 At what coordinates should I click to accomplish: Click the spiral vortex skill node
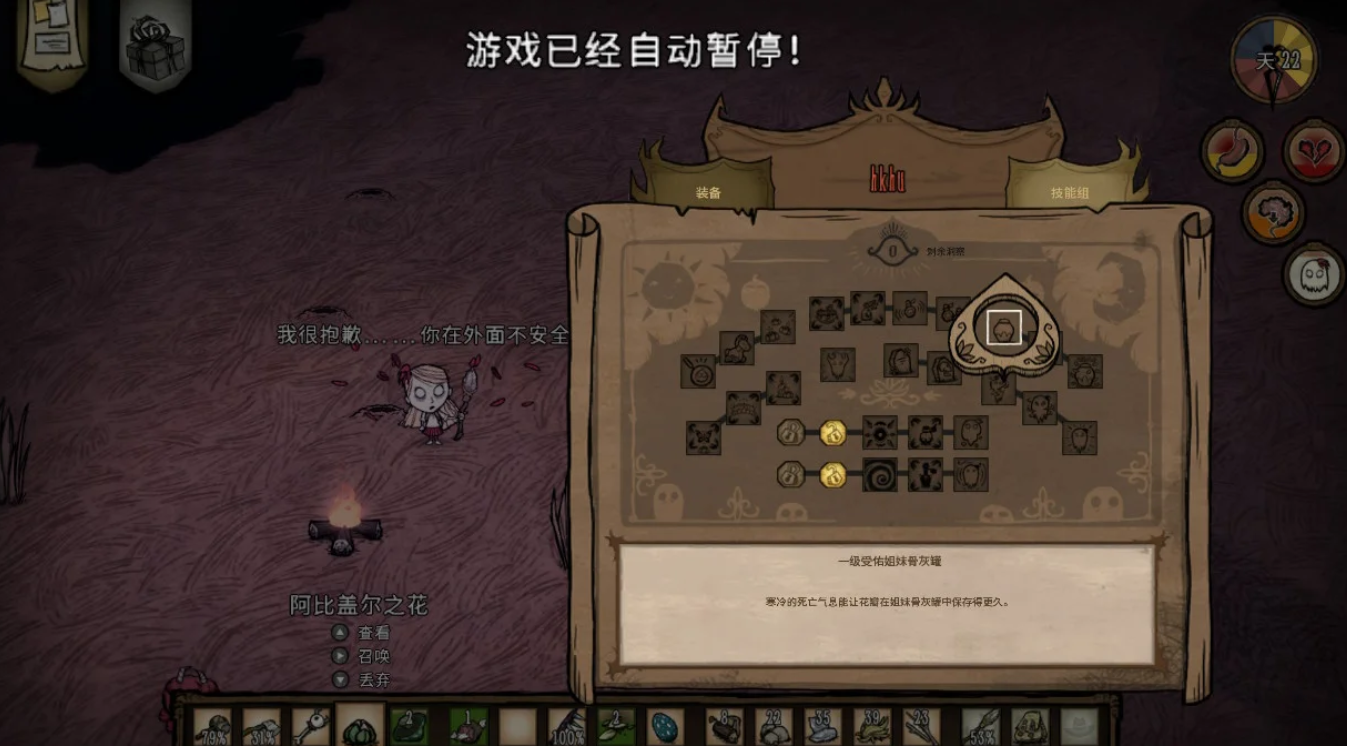[880, 473]
